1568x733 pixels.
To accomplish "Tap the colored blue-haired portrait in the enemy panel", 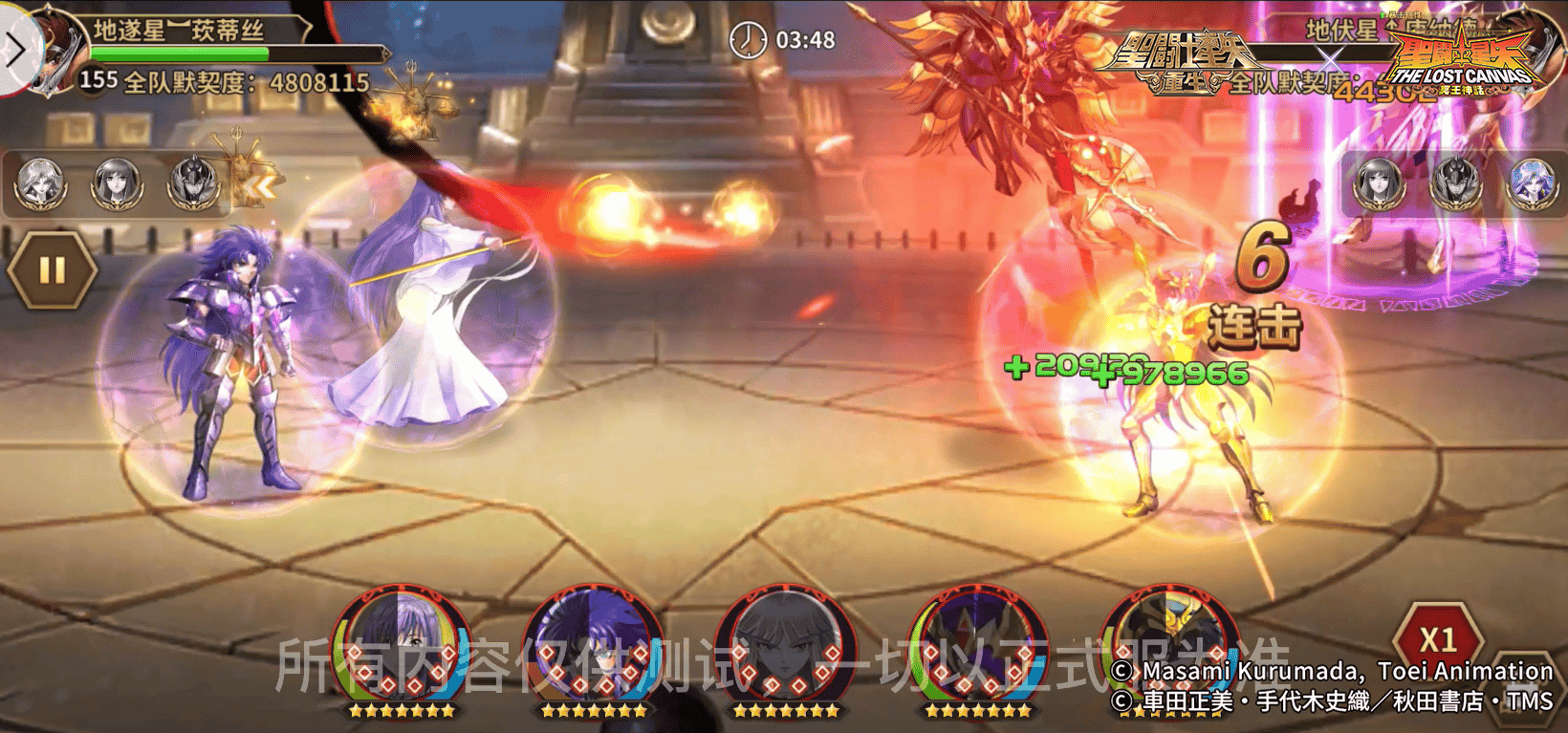I will [x=1532, y=183].
